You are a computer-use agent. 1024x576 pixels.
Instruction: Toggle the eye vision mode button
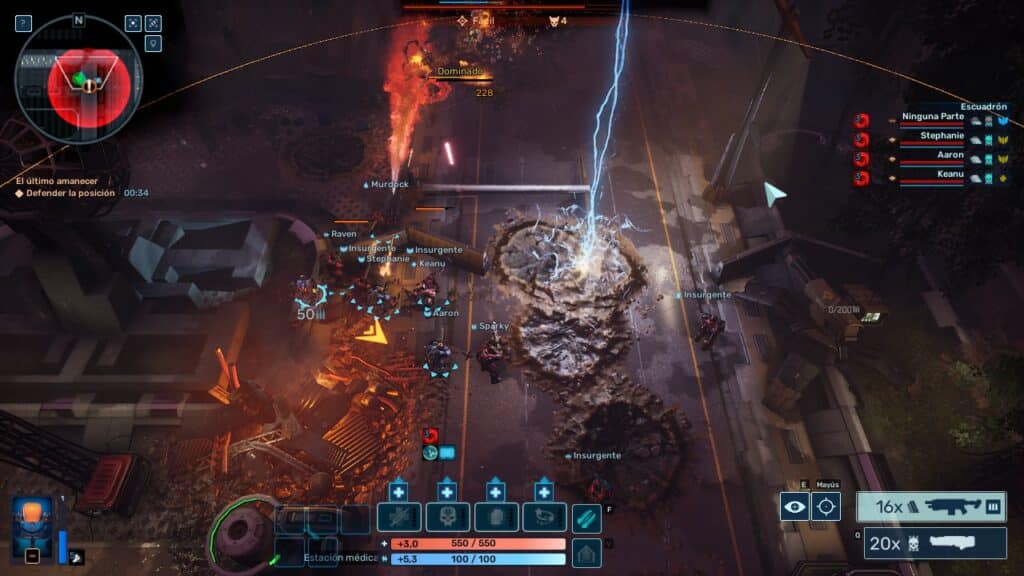pyautogui.click(x=794, y=507)
